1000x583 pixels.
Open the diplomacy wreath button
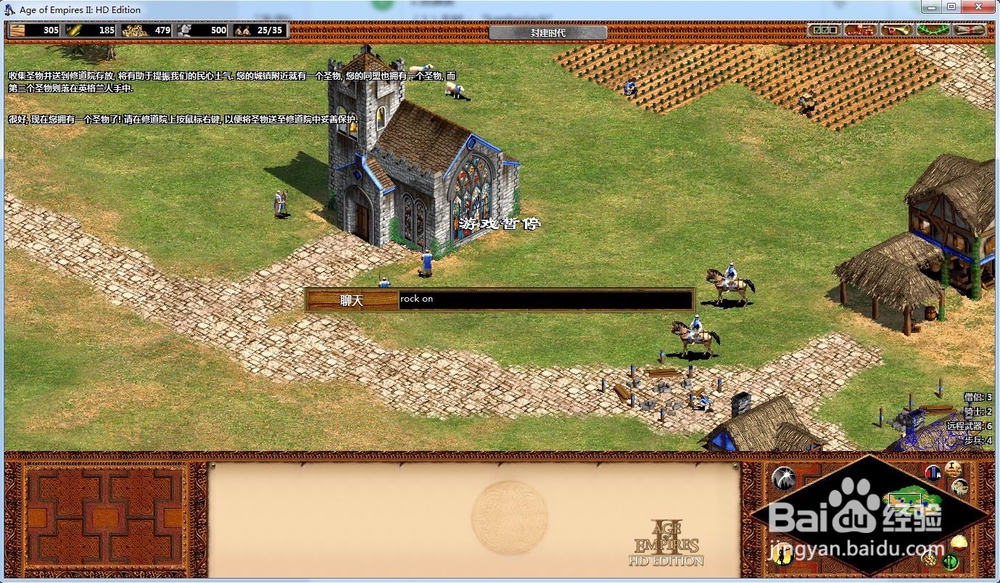point(932,30)
